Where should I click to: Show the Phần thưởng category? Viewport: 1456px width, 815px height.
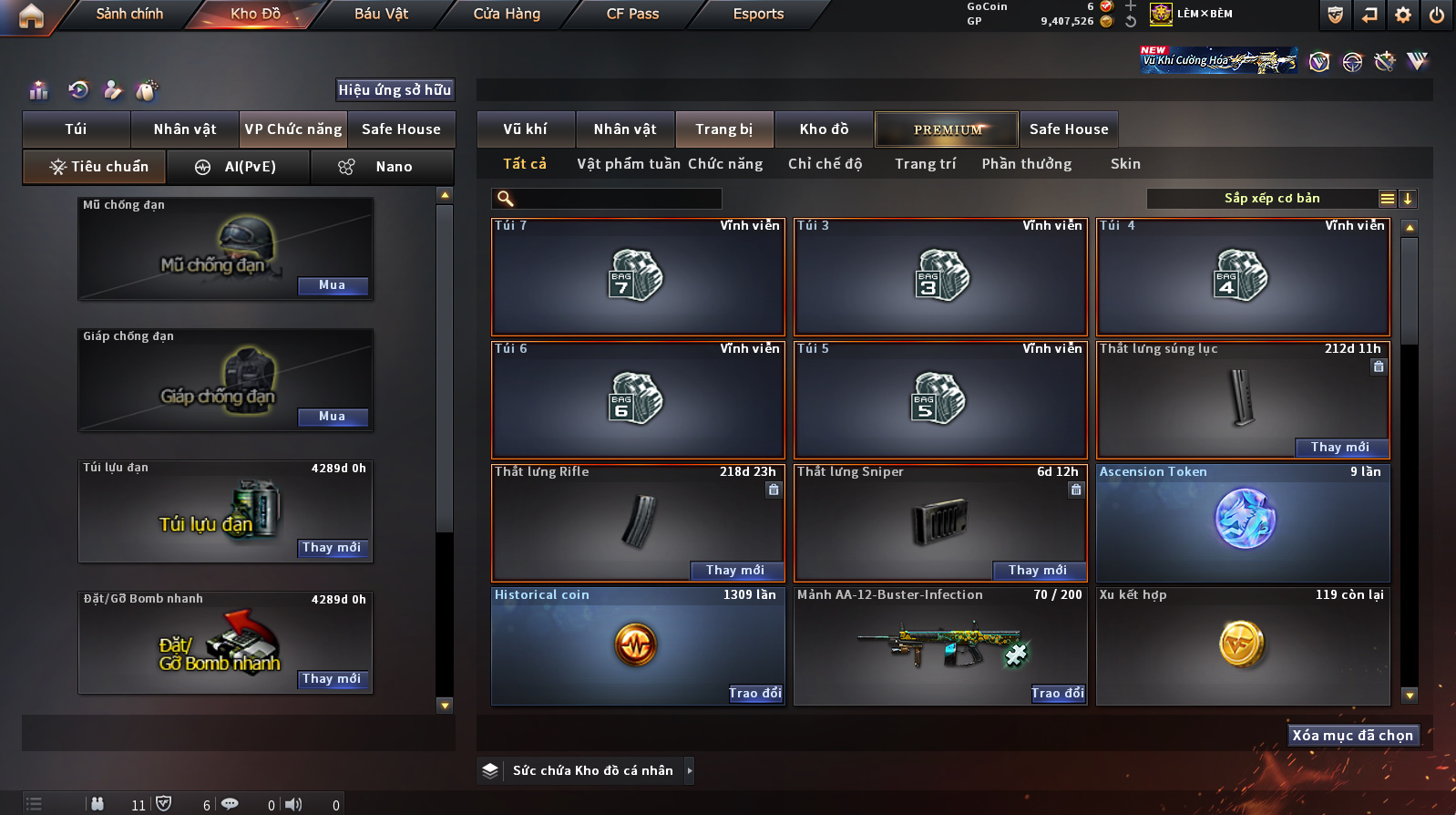(x=1026, y=164)
